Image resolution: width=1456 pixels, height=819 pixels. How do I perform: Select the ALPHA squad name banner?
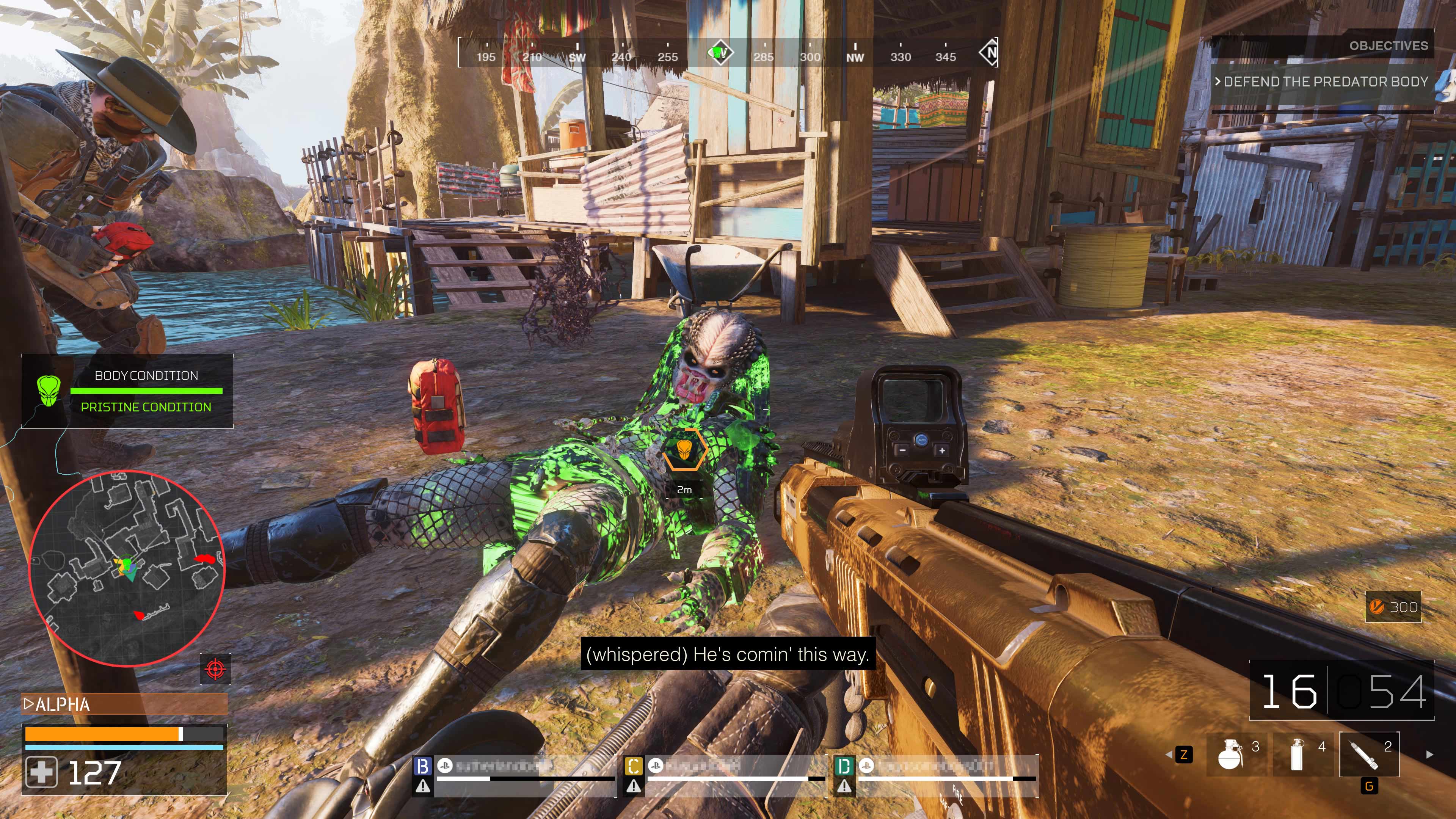124,704
